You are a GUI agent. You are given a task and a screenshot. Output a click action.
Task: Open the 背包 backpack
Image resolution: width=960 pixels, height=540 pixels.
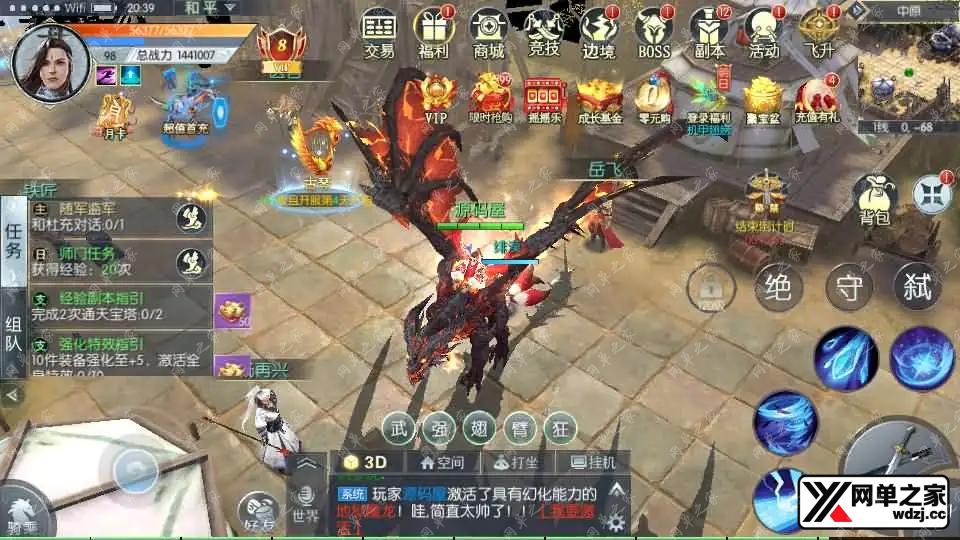click(x=875, y=197)
